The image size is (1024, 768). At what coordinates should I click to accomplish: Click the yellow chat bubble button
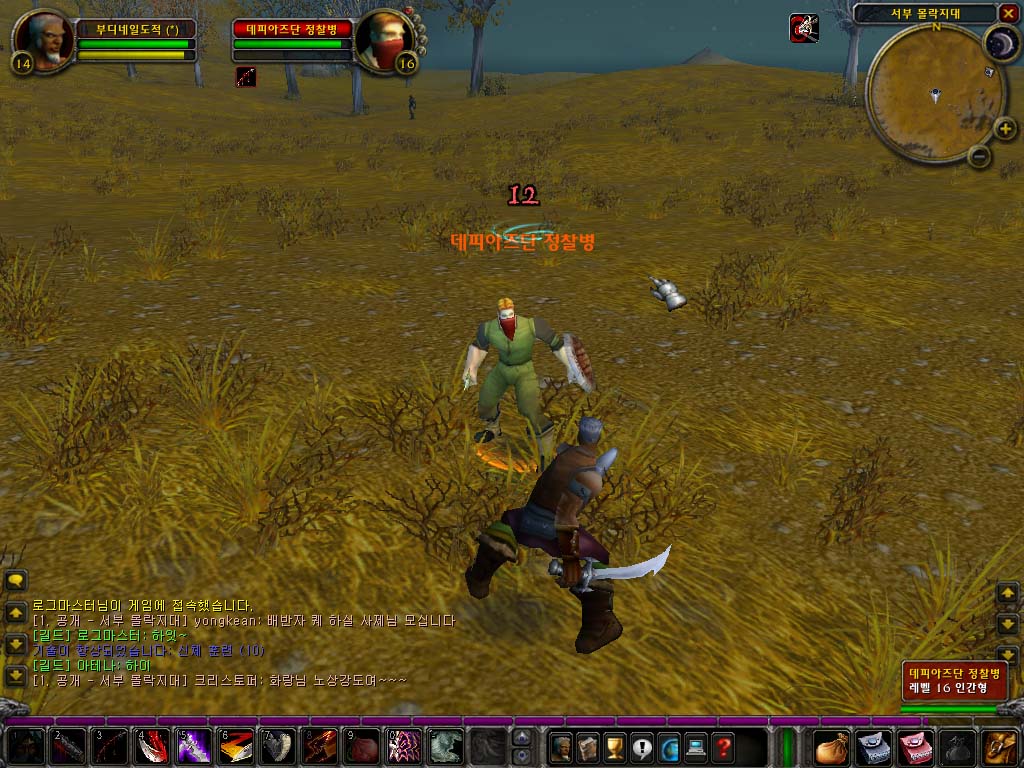(x=15, y=580)
